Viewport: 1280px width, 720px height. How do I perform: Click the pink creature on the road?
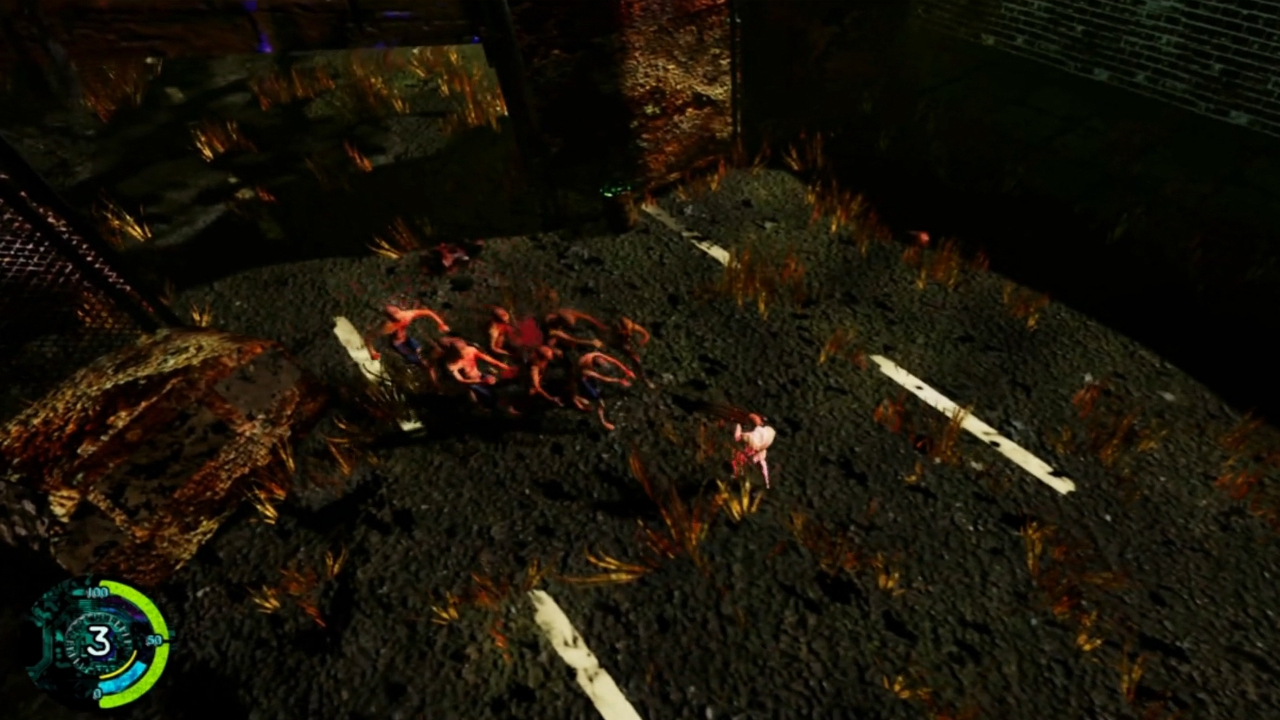click(755, 440)
